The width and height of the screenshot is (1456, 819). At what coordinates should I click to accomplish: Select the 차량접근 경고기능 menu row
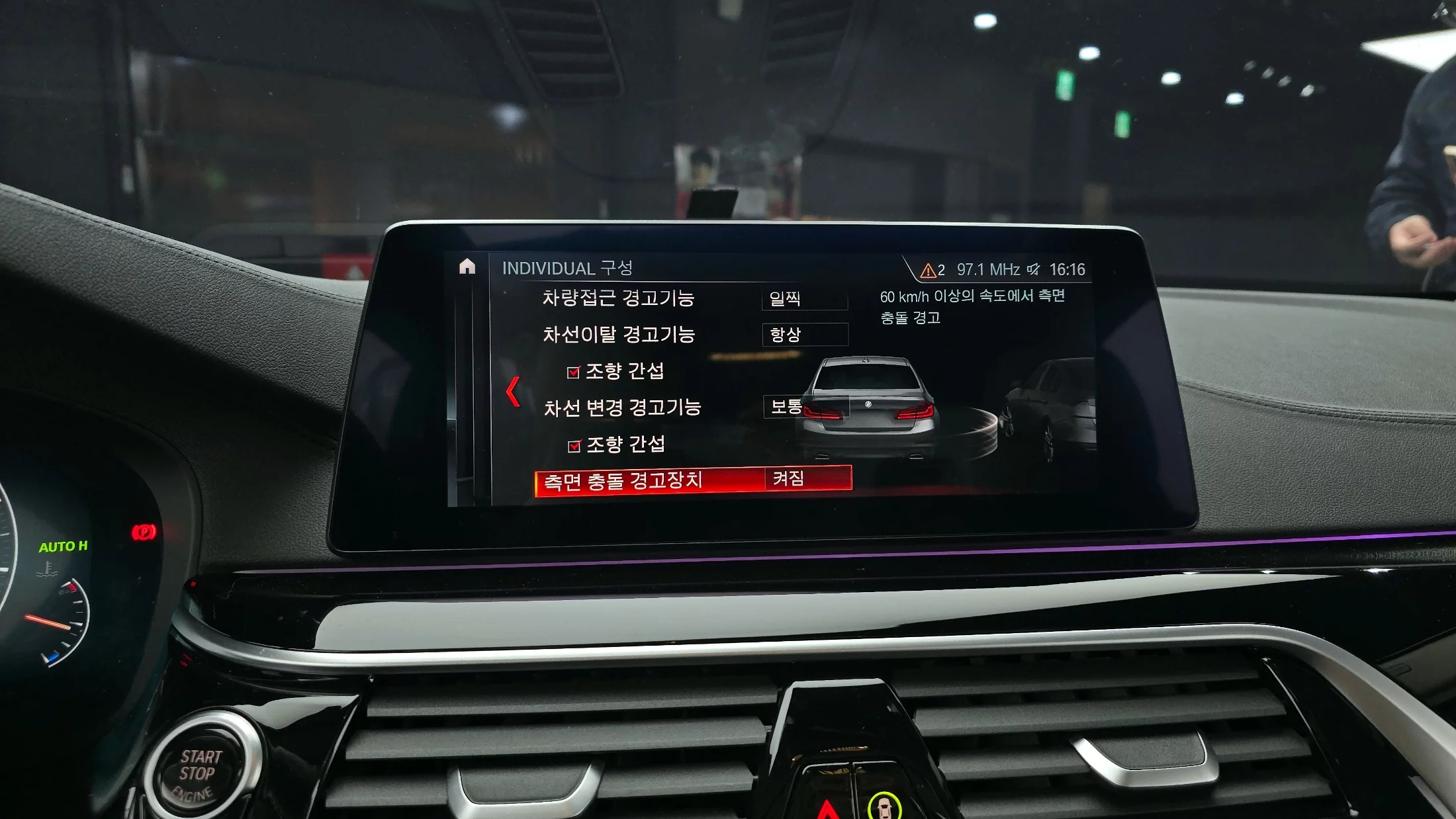(x=617, y=298)
